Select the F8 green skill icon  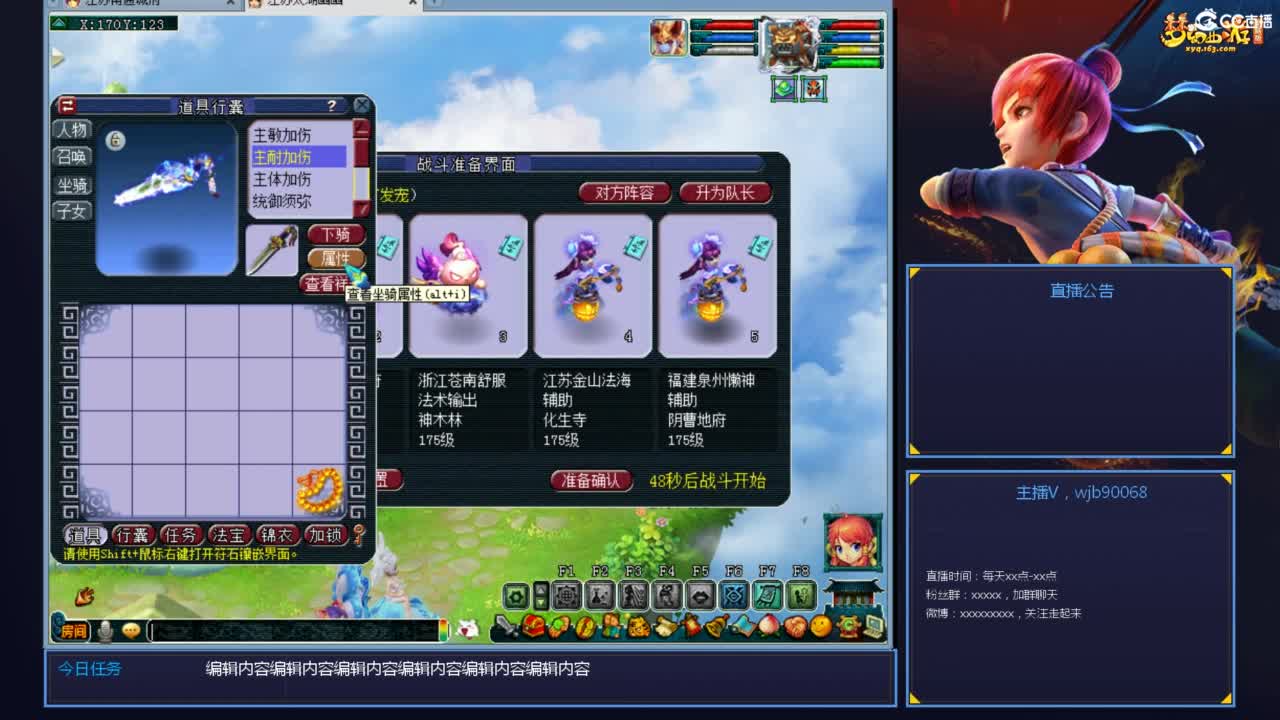pos(801,596)
